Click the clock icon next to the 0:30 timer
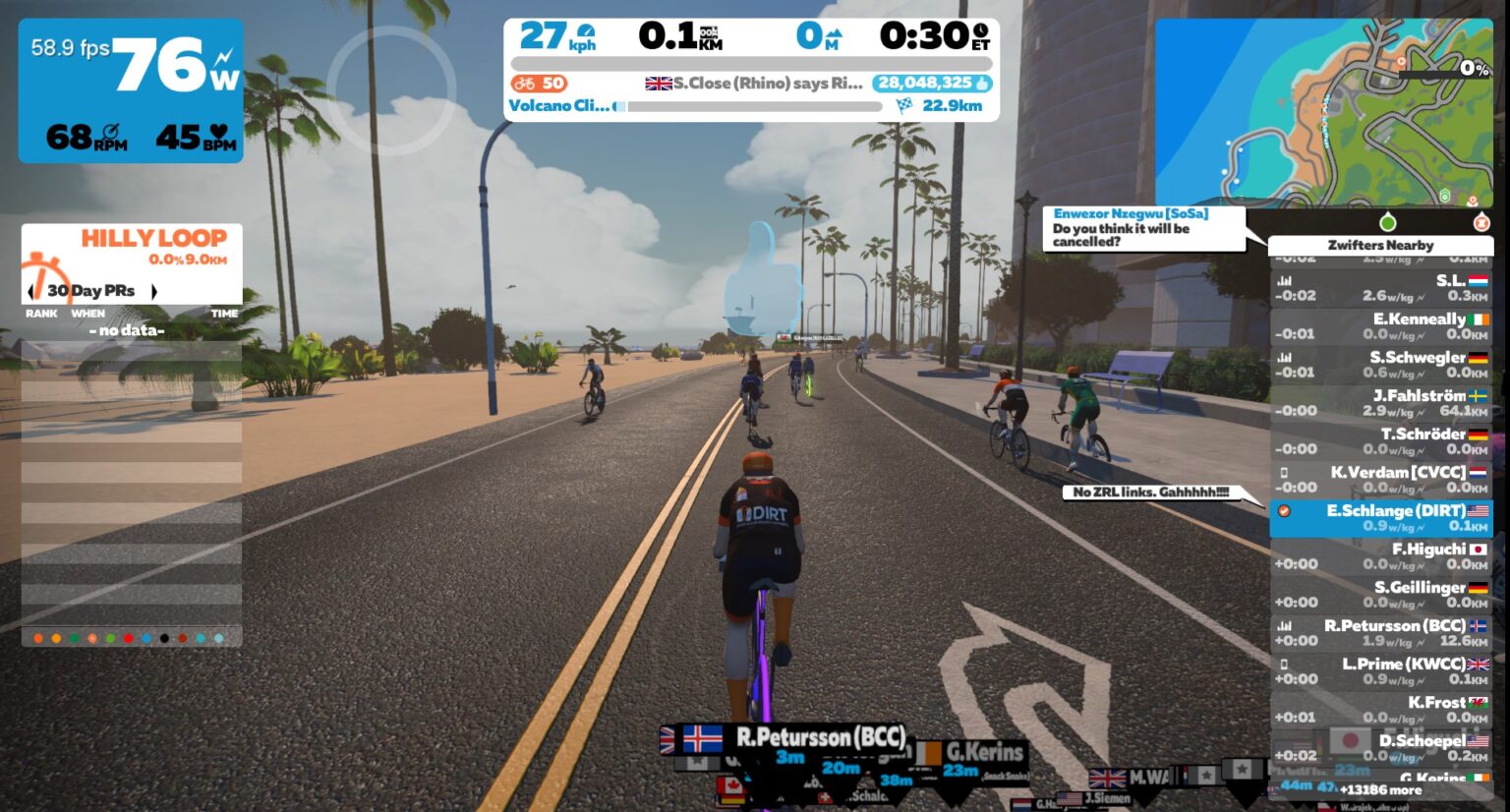Image resolution: width=1510 pixels, height=812 pixels. [981, 32]
